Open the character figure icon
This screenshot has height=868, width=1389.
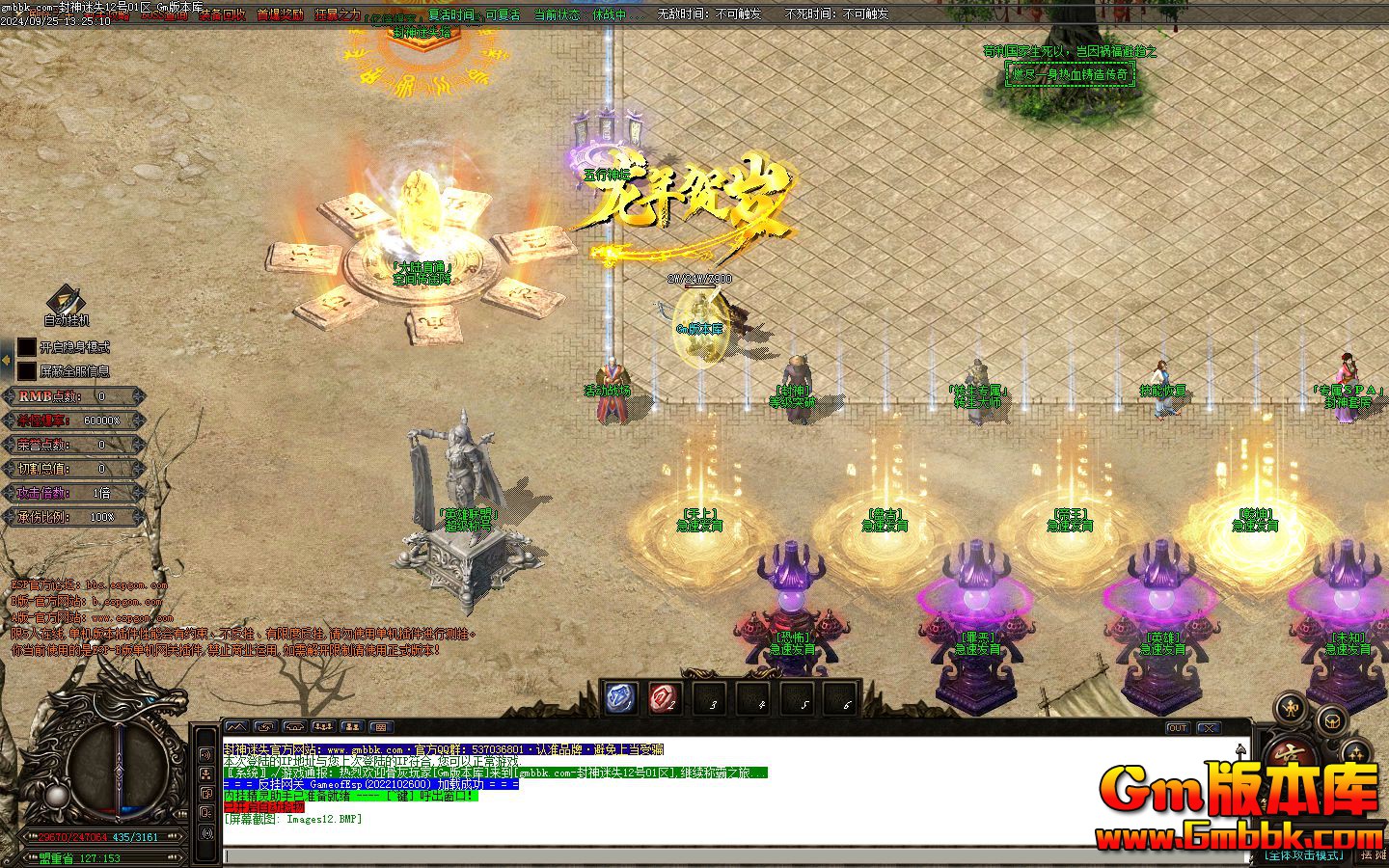click(1290, 709)
